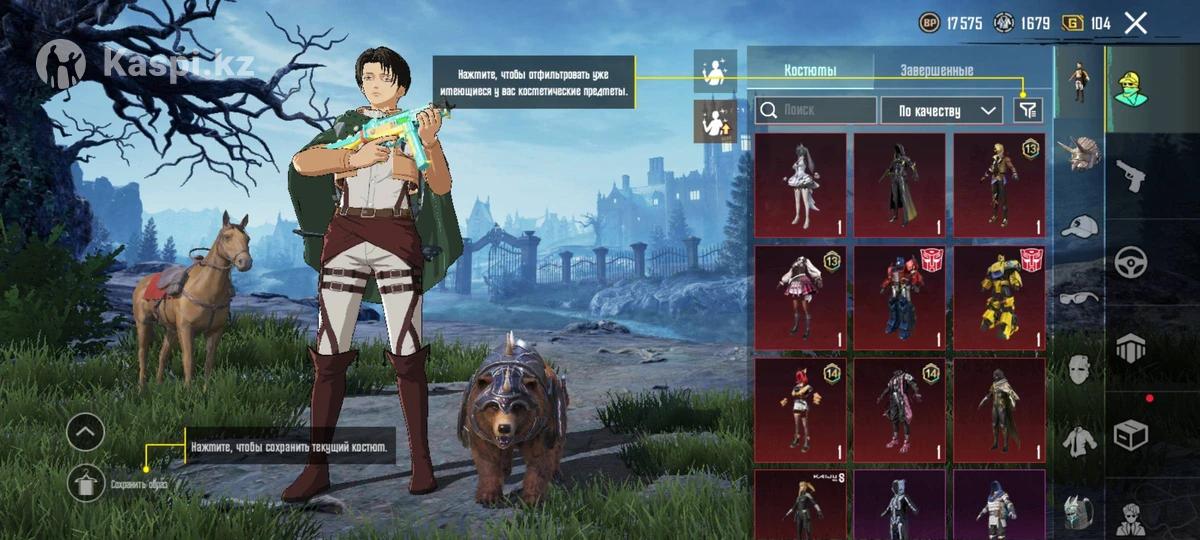Pick the pink and white dress costume
This screenshot has width=1200, height=540.
coord(800,297)
